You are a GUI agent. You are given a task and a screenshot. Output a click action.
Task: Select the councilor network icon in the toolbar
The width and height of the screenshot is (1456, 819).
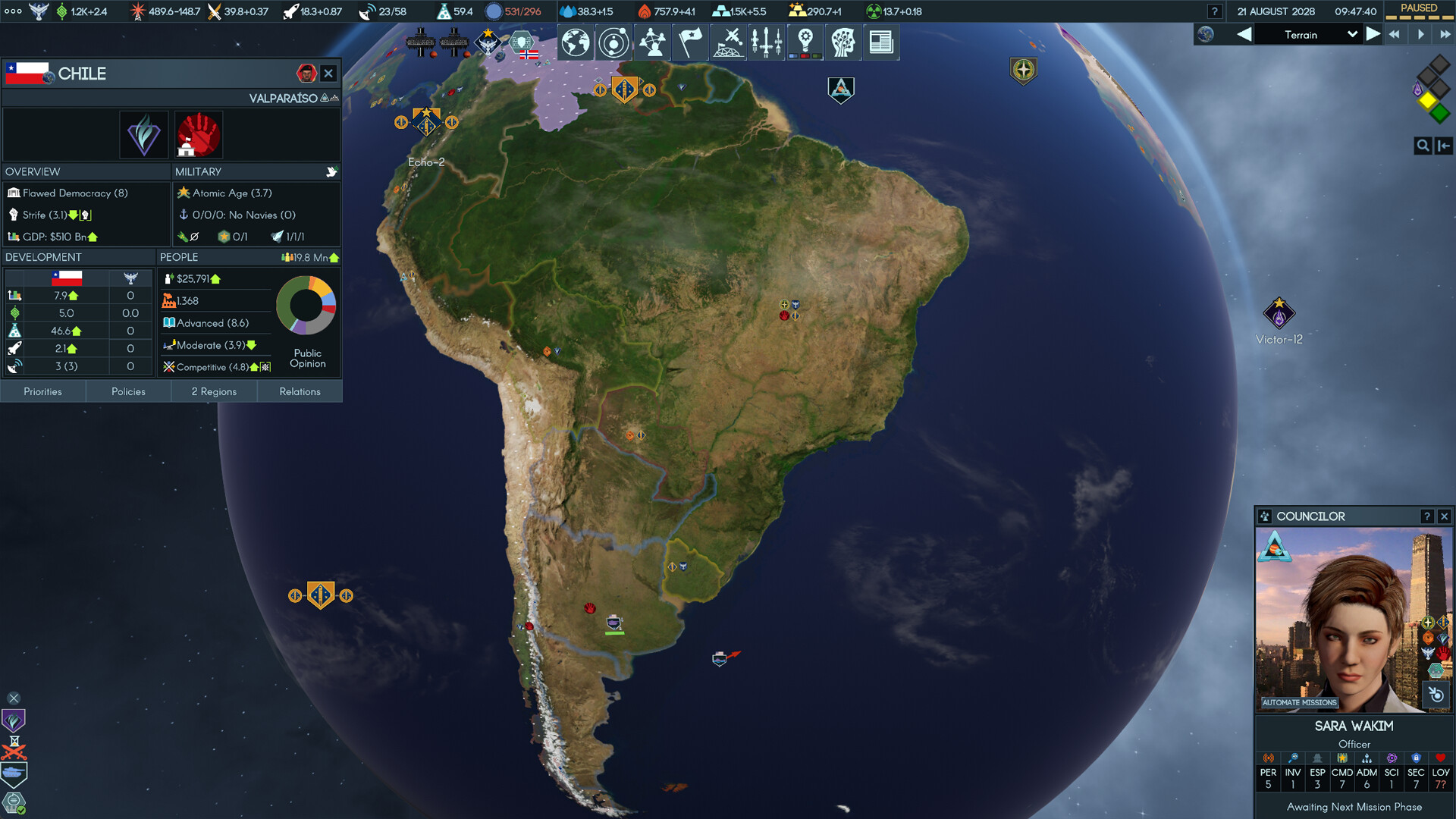[651, 42]
